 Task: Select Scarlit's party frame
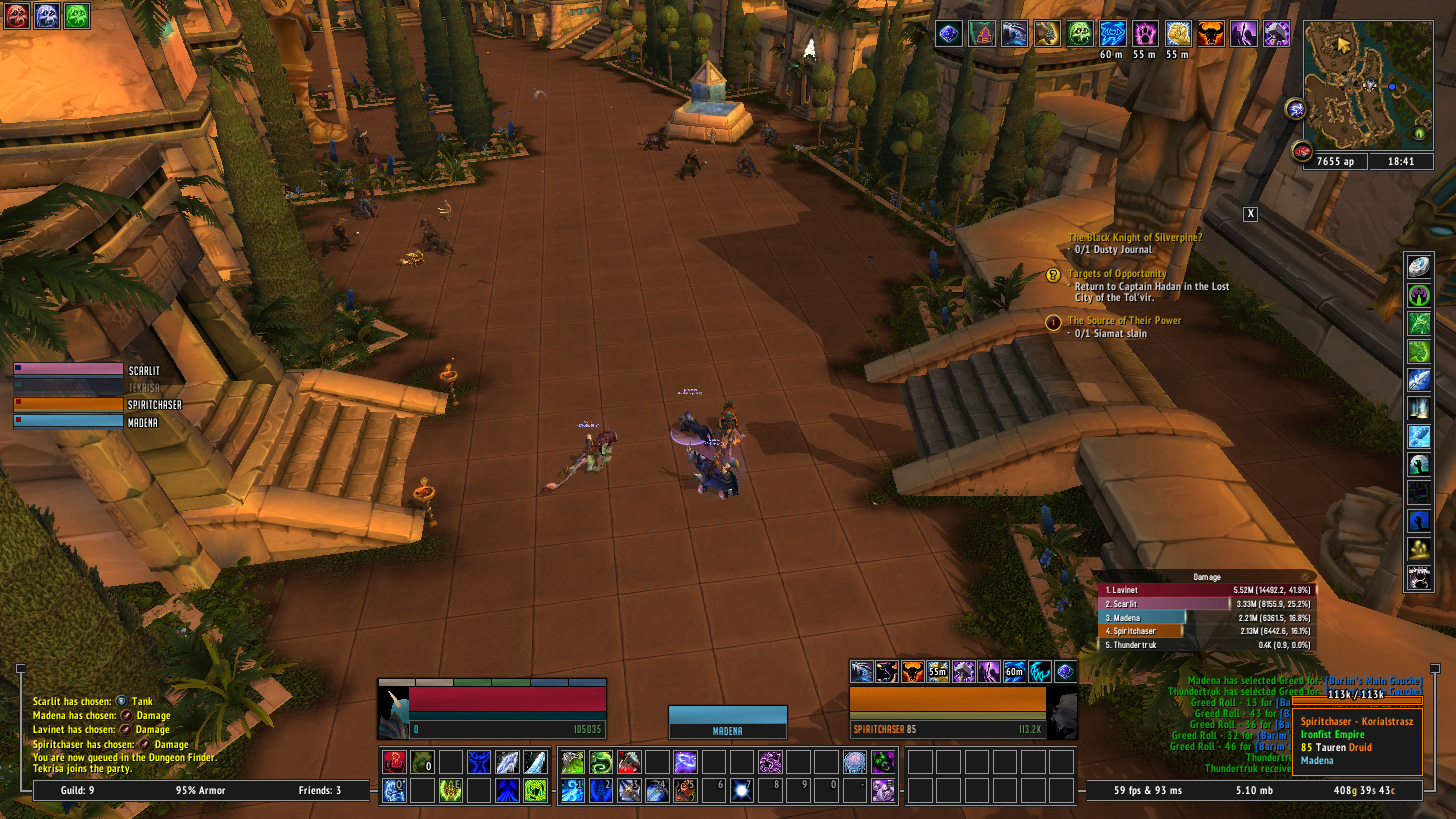pos(68,369)
